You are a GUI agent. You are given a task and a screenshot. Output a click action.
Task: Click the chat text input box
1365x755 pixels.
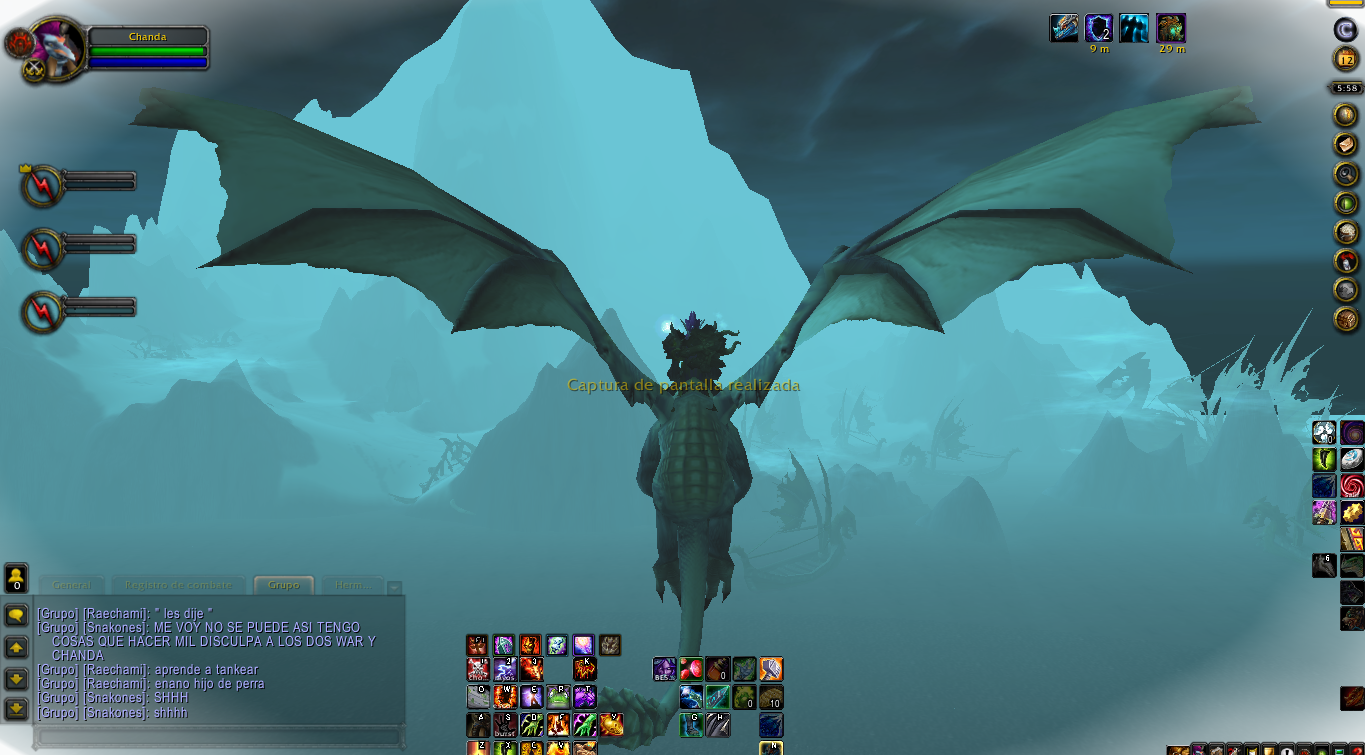[218, 737]
